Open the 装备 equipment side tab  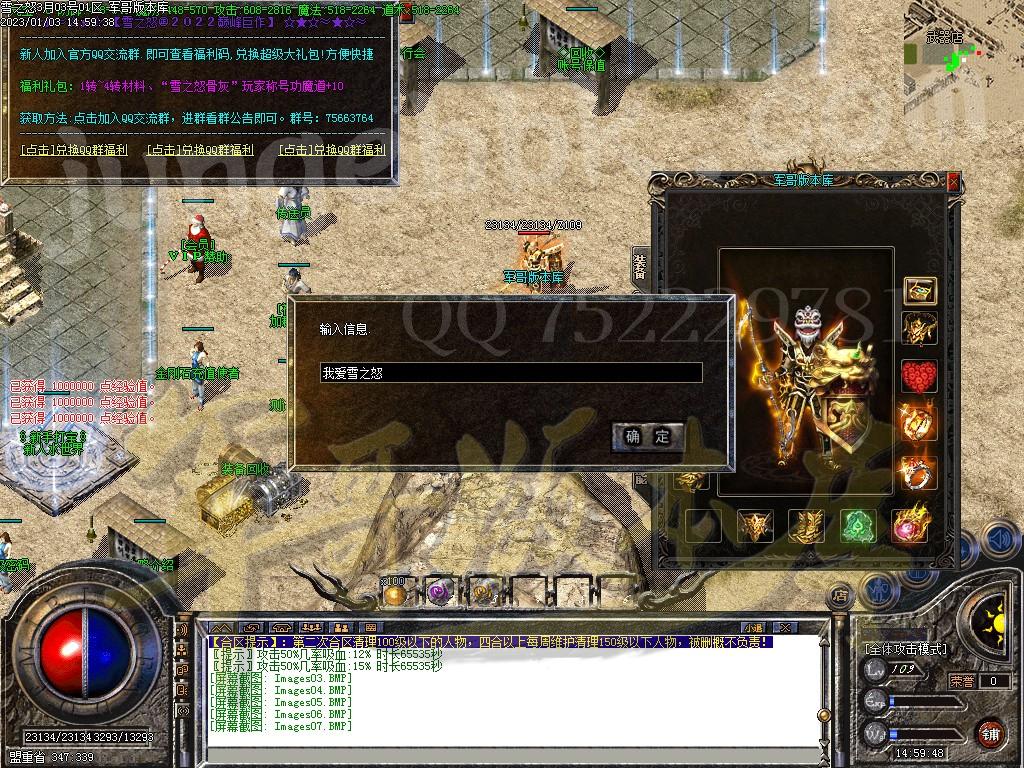pos(640,268)
